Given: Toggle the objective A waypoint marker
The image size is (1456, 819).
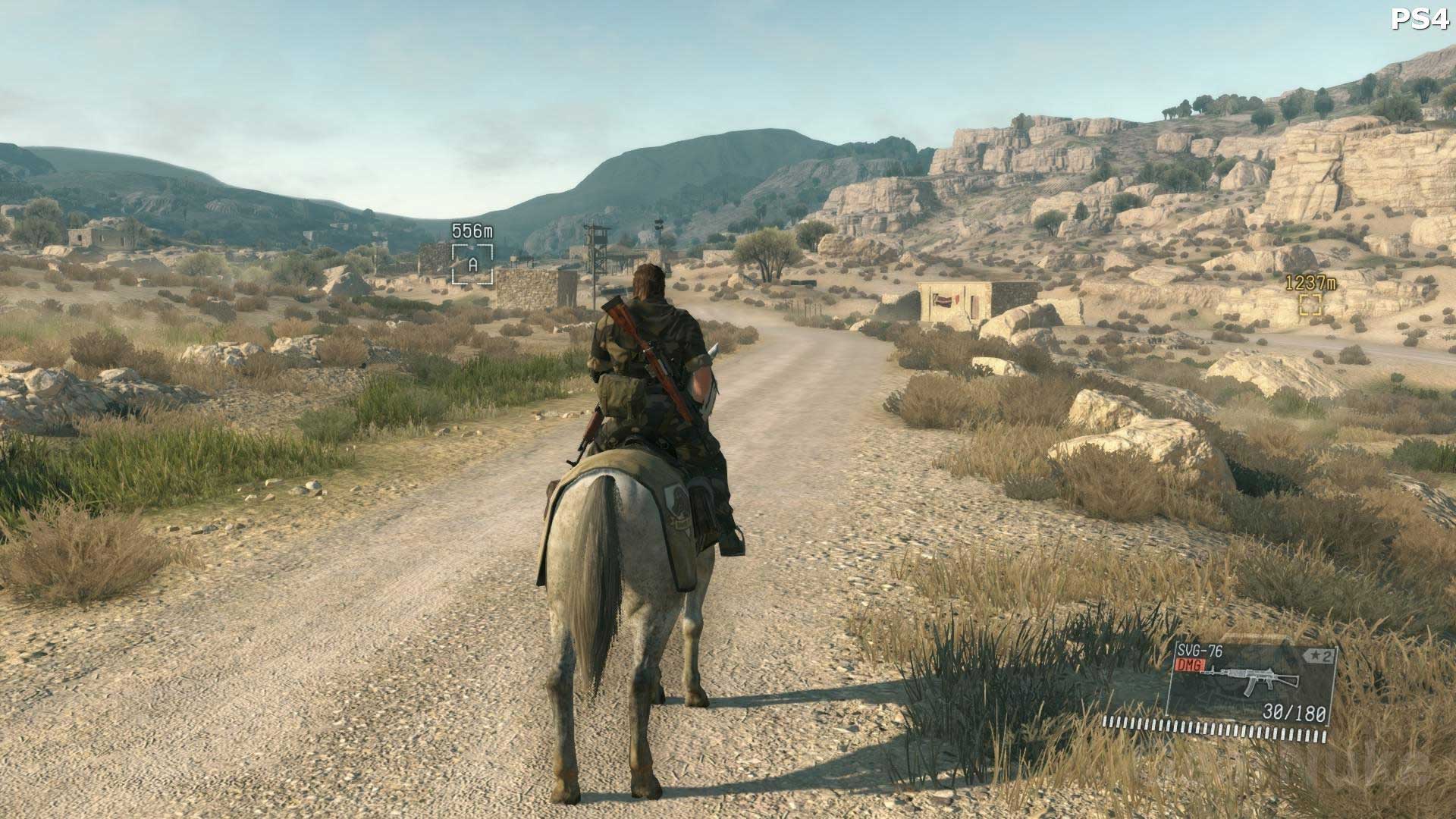Looking at the screenshot, I should [471, 265].
